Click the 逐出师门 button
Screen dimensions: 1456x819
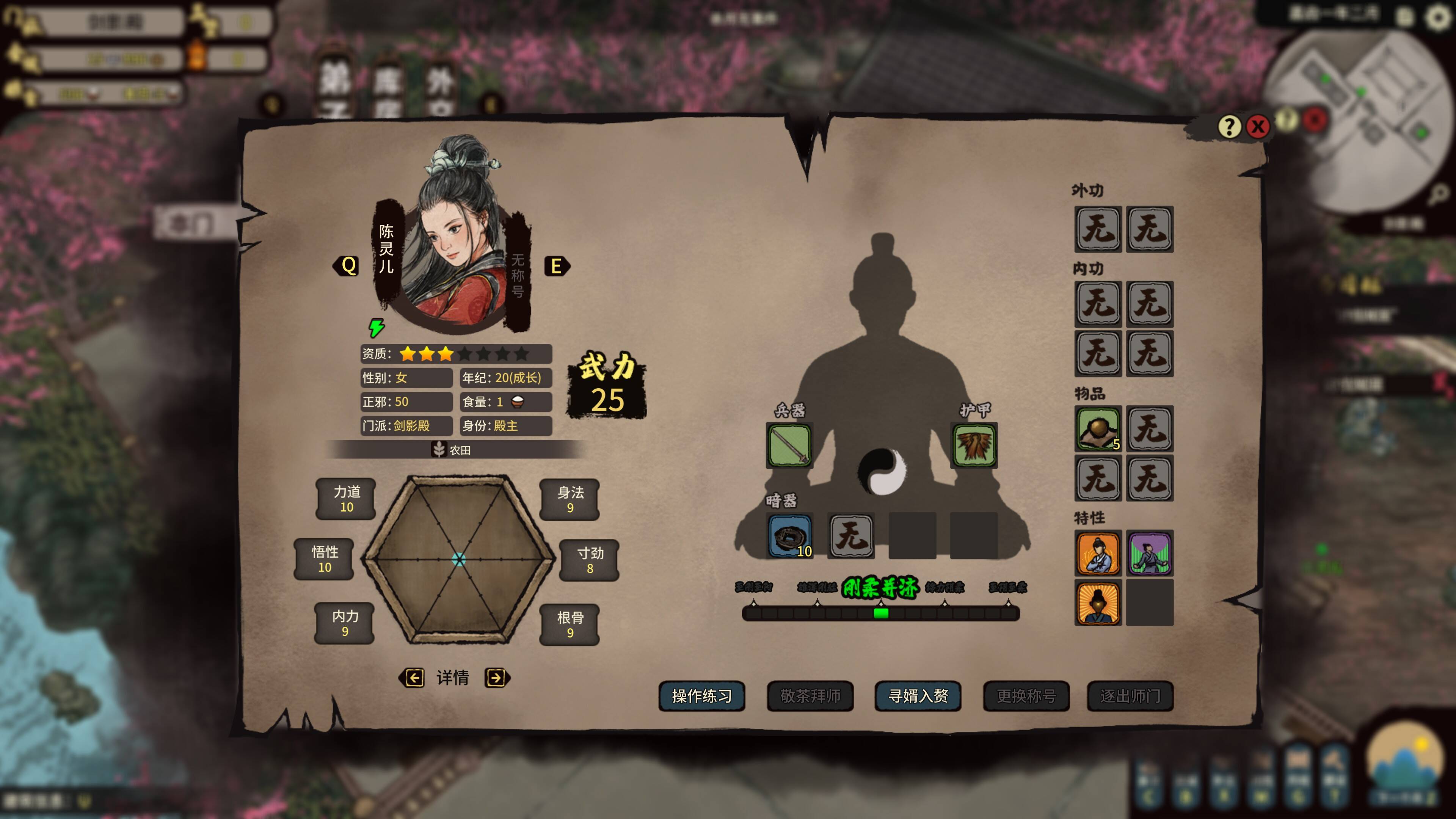click(1130, 696)
